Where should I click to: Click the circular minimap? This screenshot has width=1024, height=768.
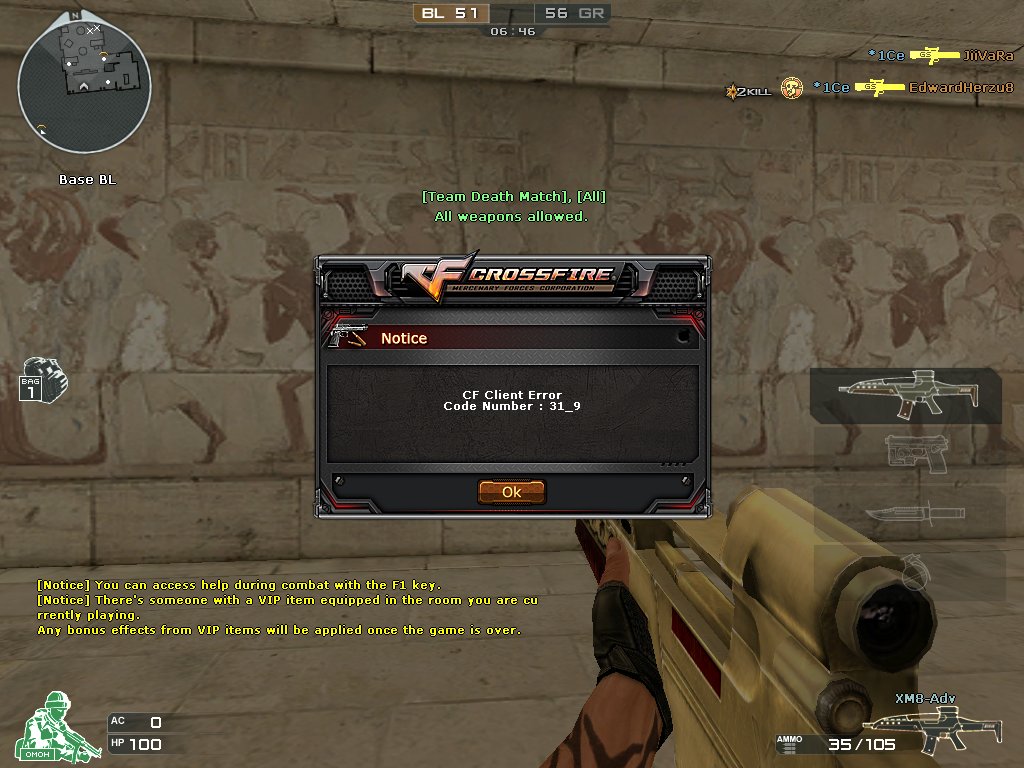coord(84,85)
